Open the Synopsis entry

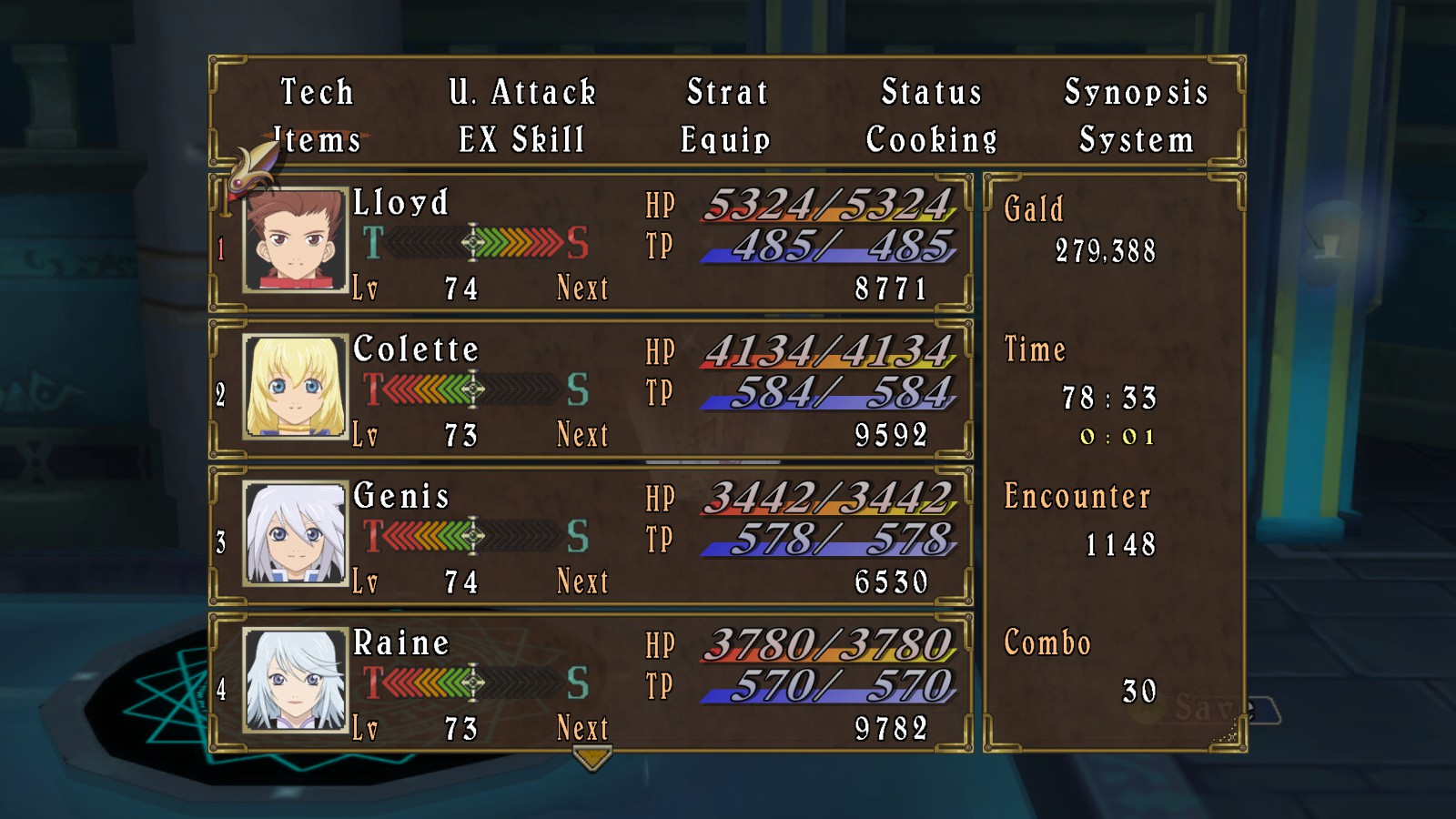1137,92
